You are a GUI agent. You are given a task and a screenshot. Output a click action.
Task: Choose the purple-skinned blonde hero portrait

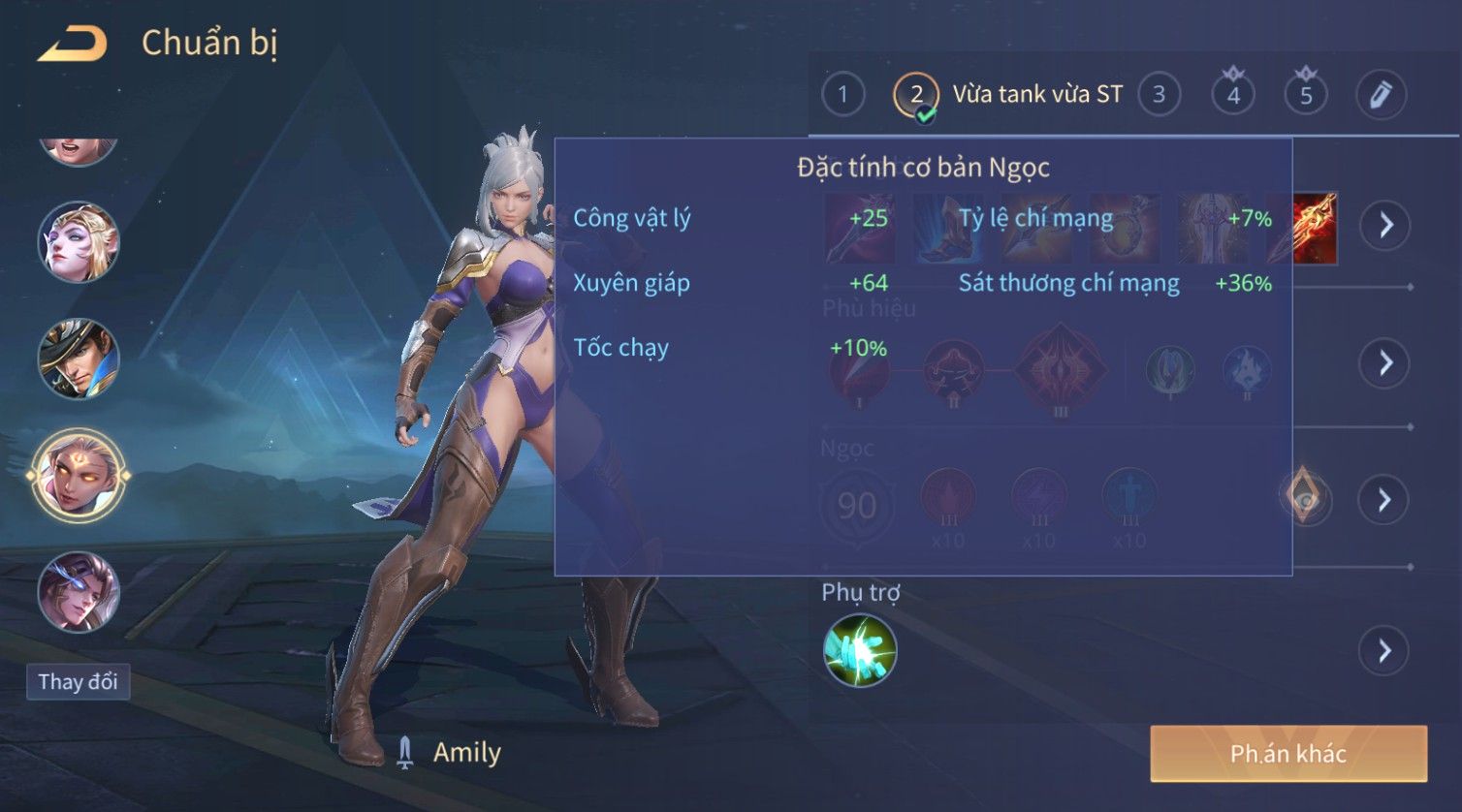point(79,242)
